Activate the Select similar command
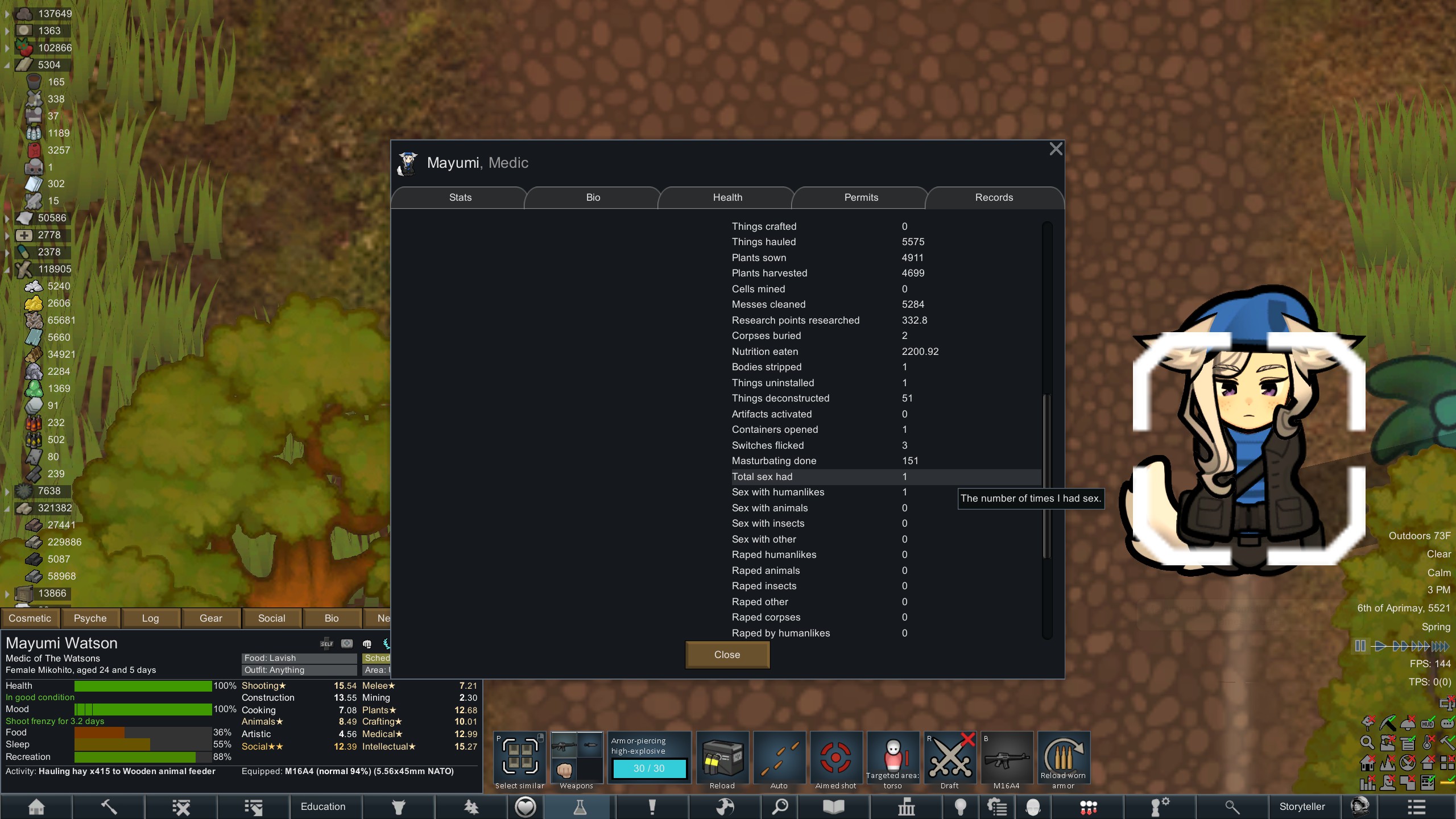The width and height of the screenshot is (1456, 819). 519,758
